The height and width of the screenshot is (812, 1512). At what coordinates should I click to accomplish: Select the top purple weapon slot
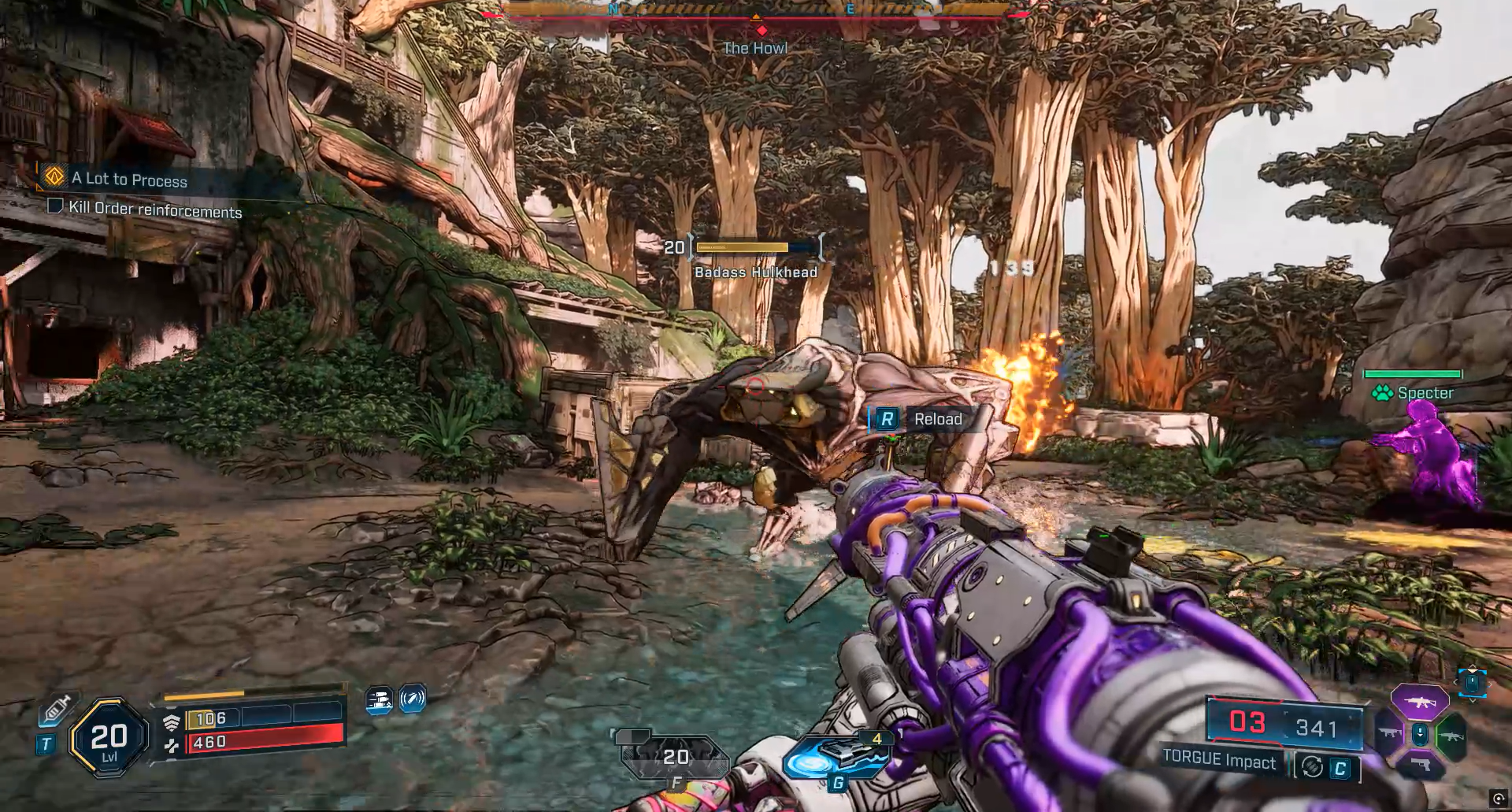pyautogui.click(x=1419, y=701)
